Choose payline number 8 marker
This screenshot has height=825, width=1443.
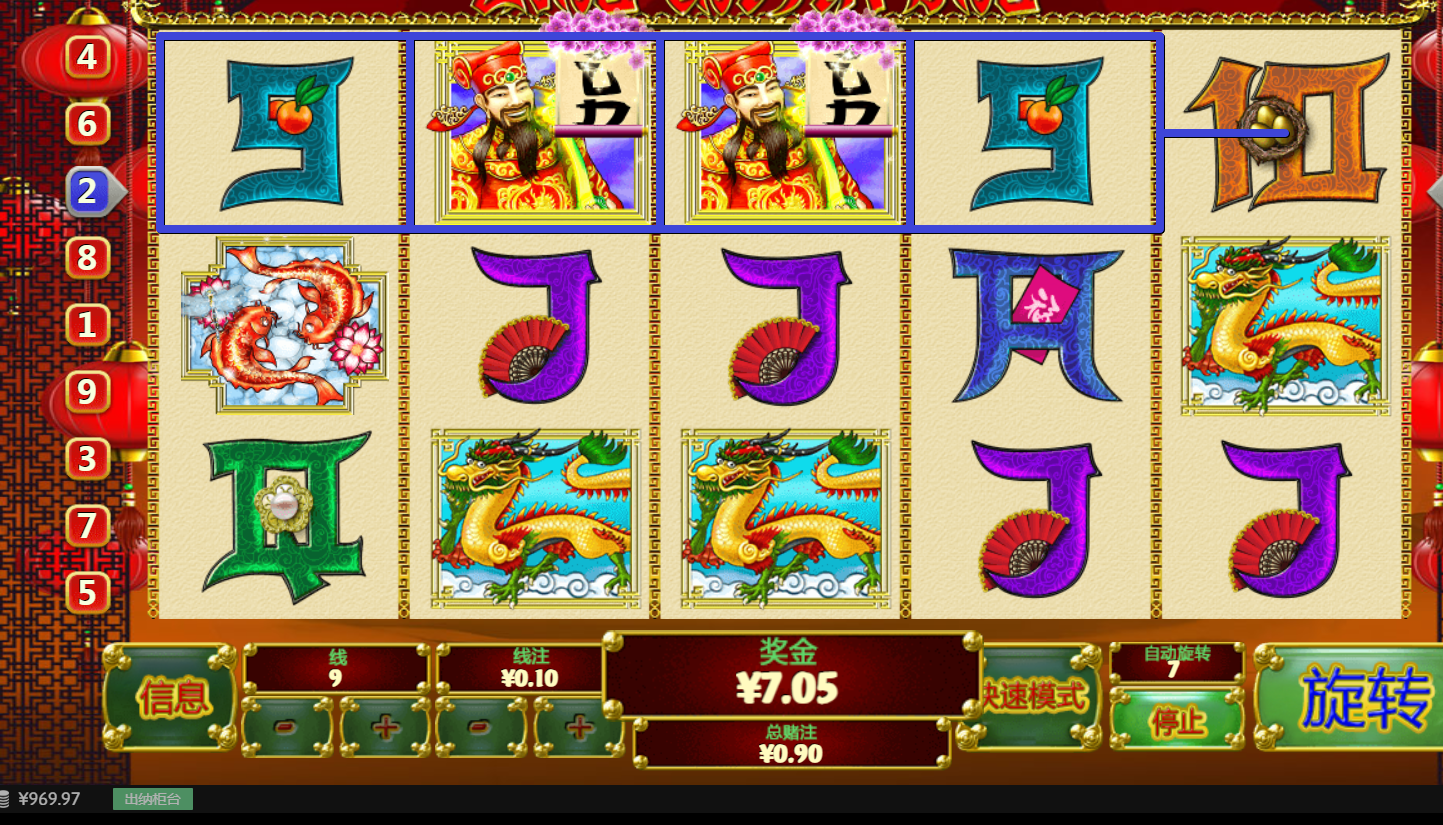[88, 258]
